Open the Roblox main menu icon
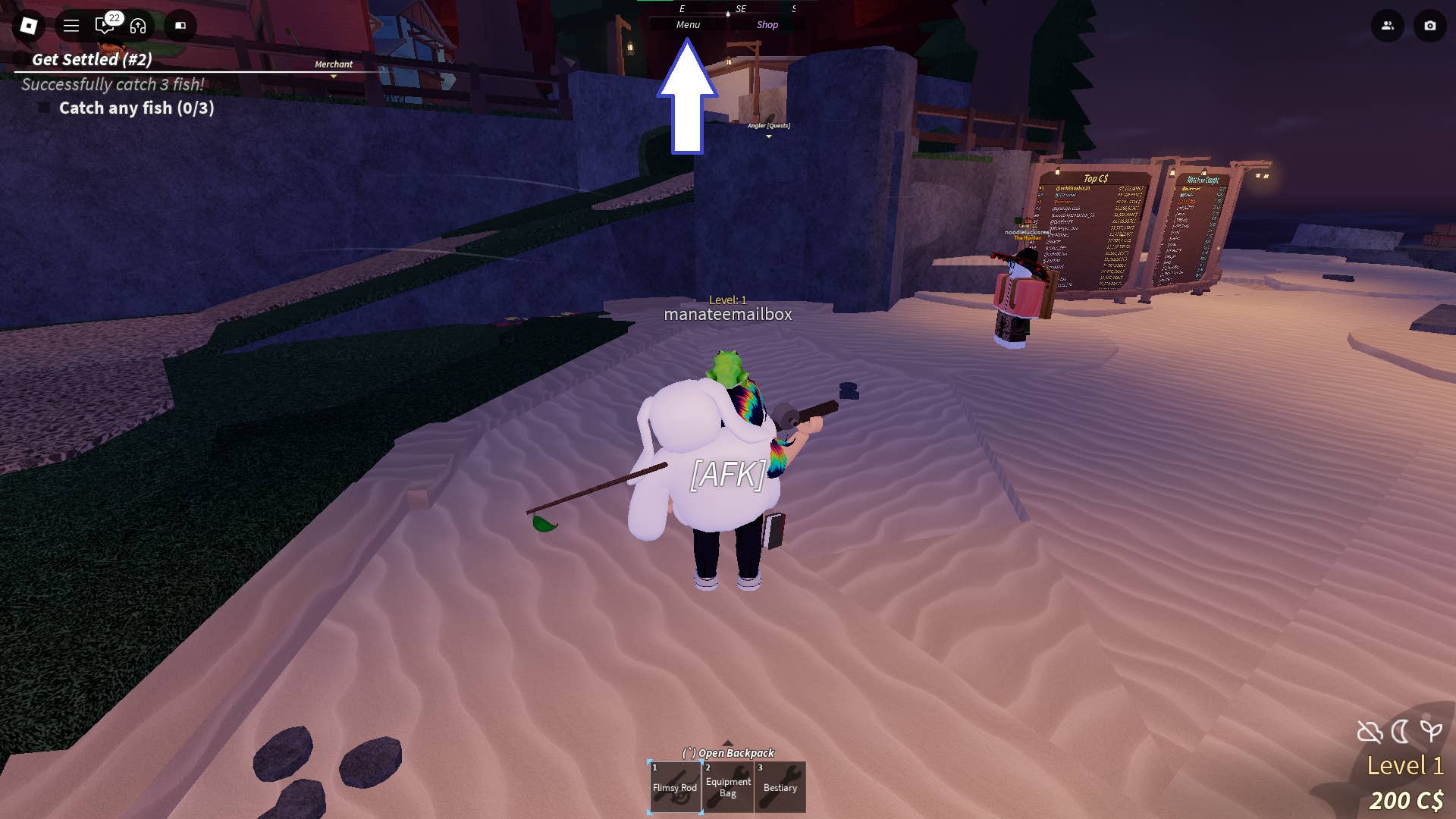The width and height of the screenshot is (1456, 819). tap(28, 26)
